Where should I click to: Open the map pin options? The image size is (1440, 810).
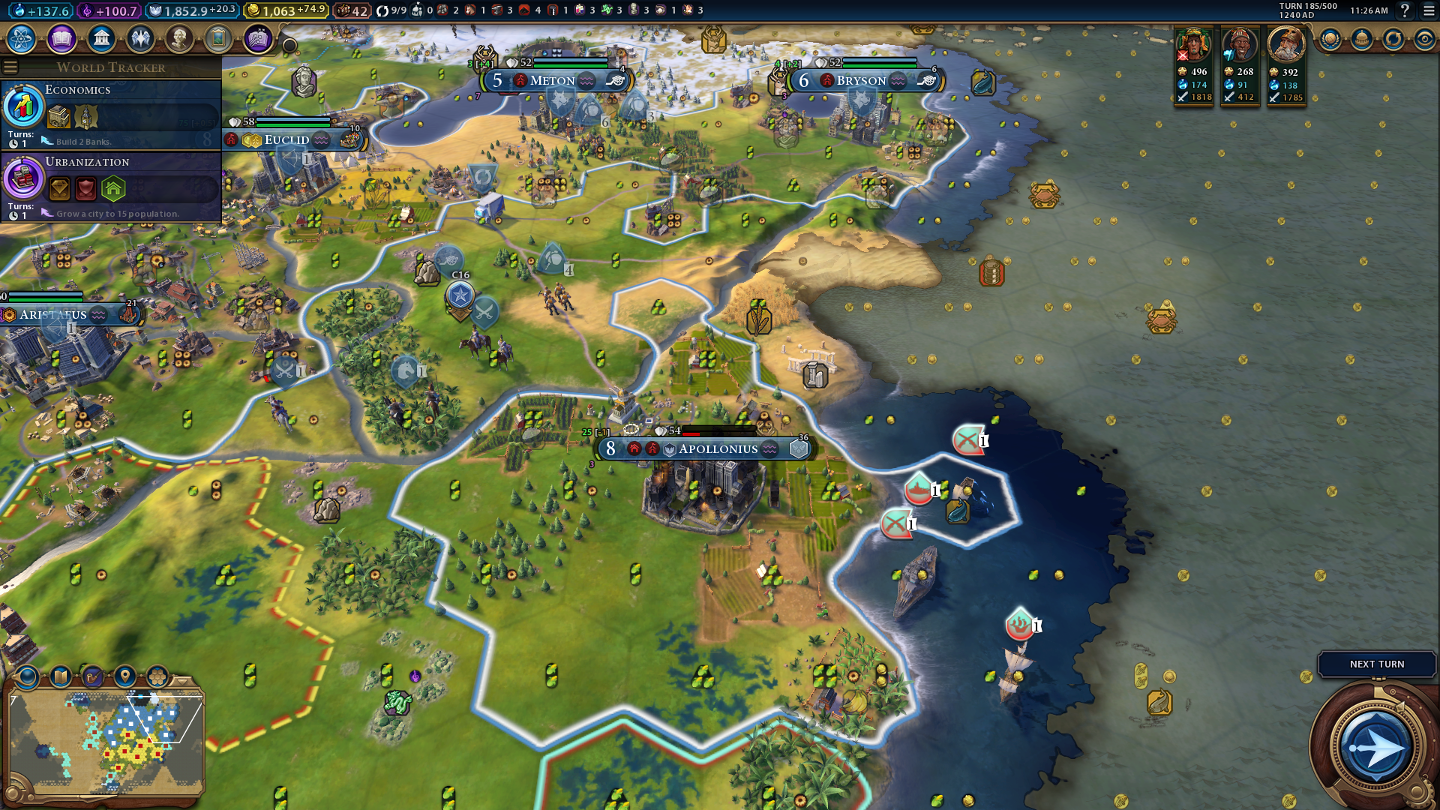pyautogui.click(x=125, y=677)
